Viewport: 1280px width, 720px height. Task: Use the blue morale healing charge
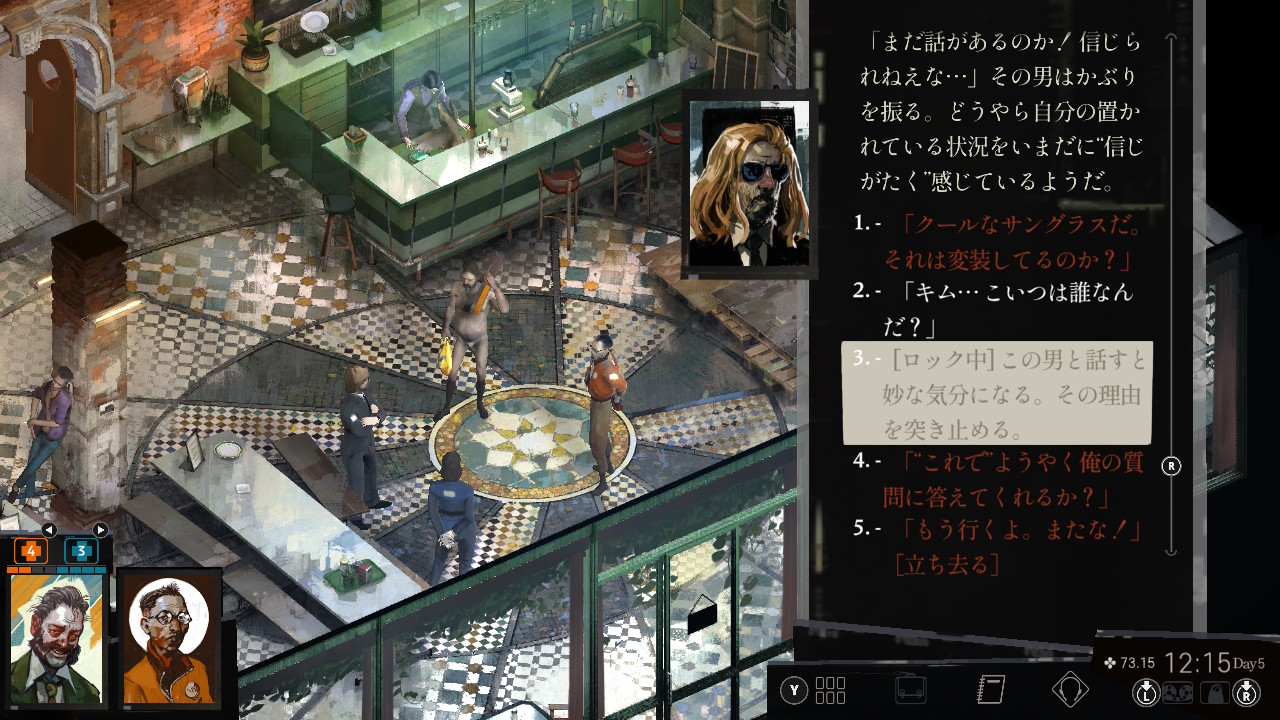[81, 550]
